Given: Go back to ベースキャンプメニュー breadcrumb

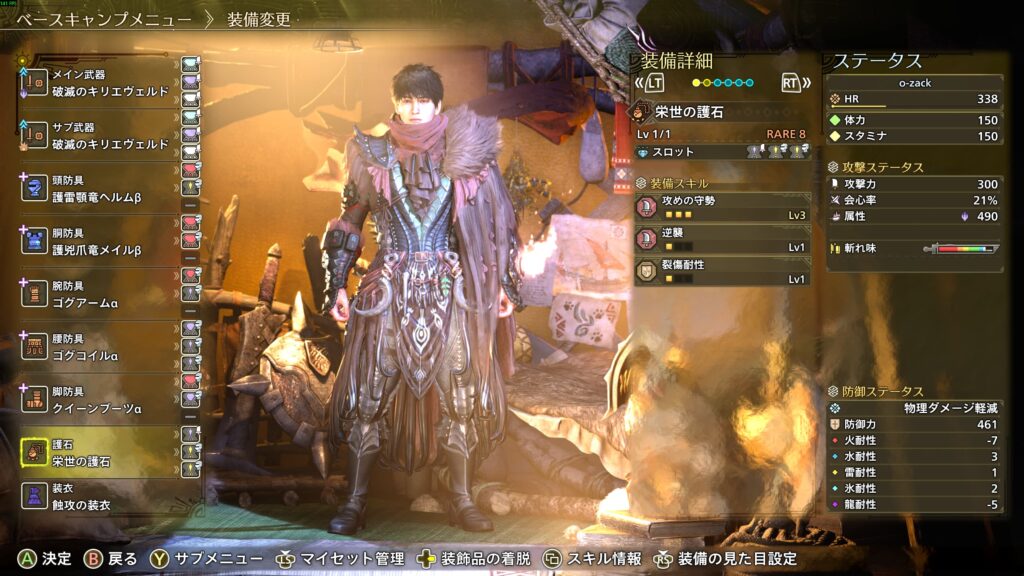Looking at the screenshot, I should [x=103, y=19].
